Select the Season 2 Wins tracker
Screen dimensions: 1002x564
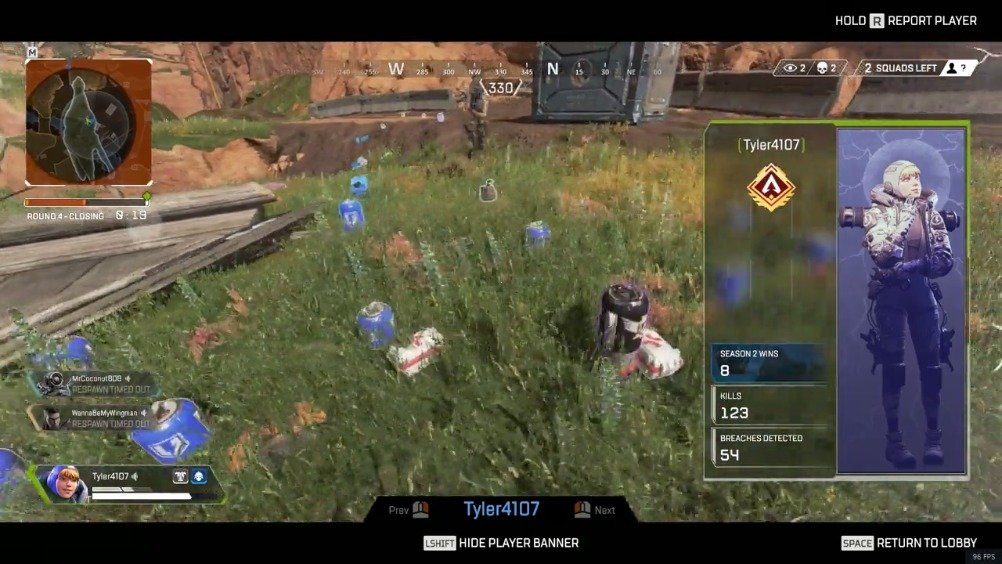pyautogui.click(x=769, y=363)
